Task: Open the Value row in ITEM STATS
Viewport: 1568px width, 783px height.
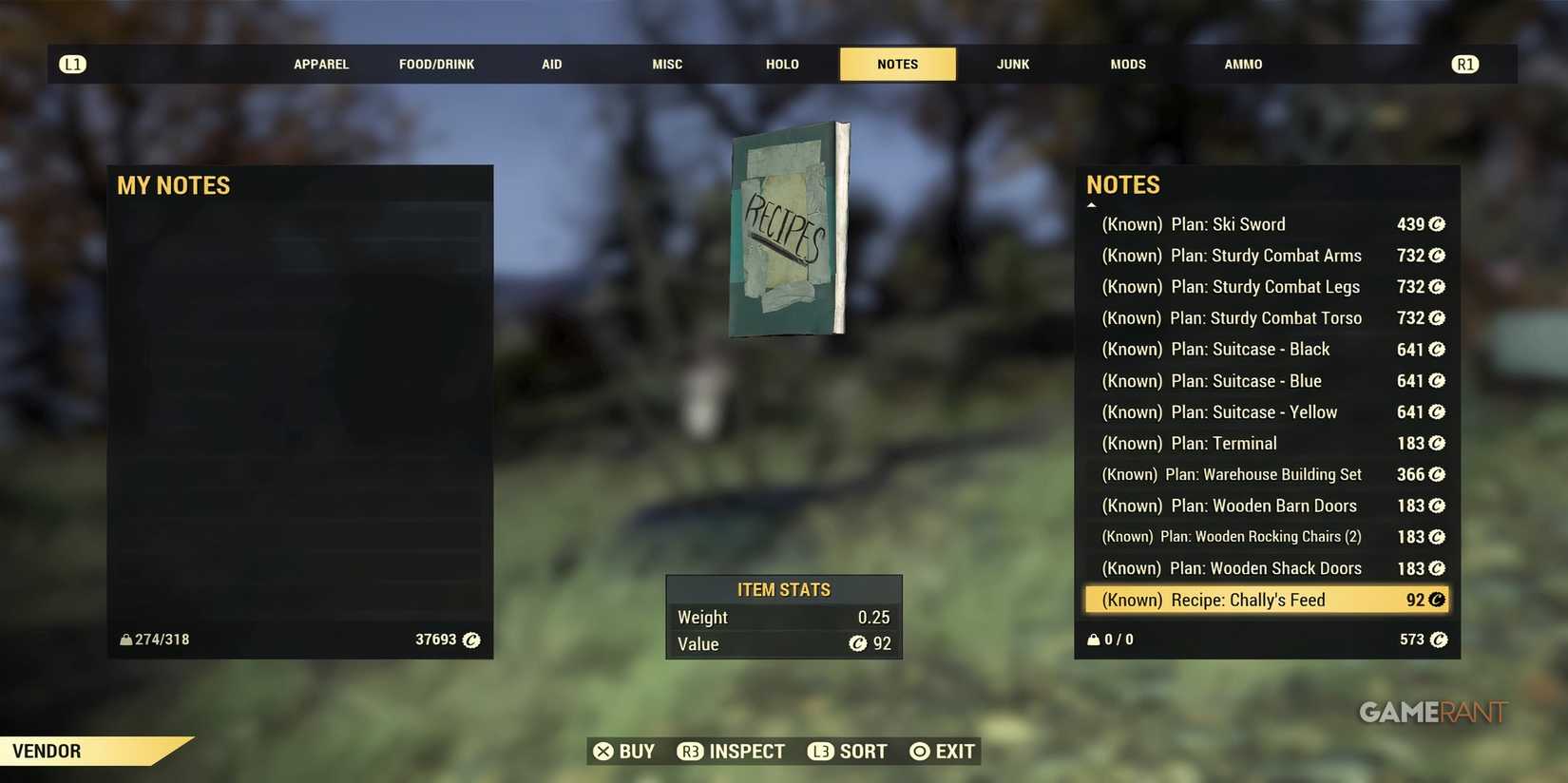Action: coord(783,644)
